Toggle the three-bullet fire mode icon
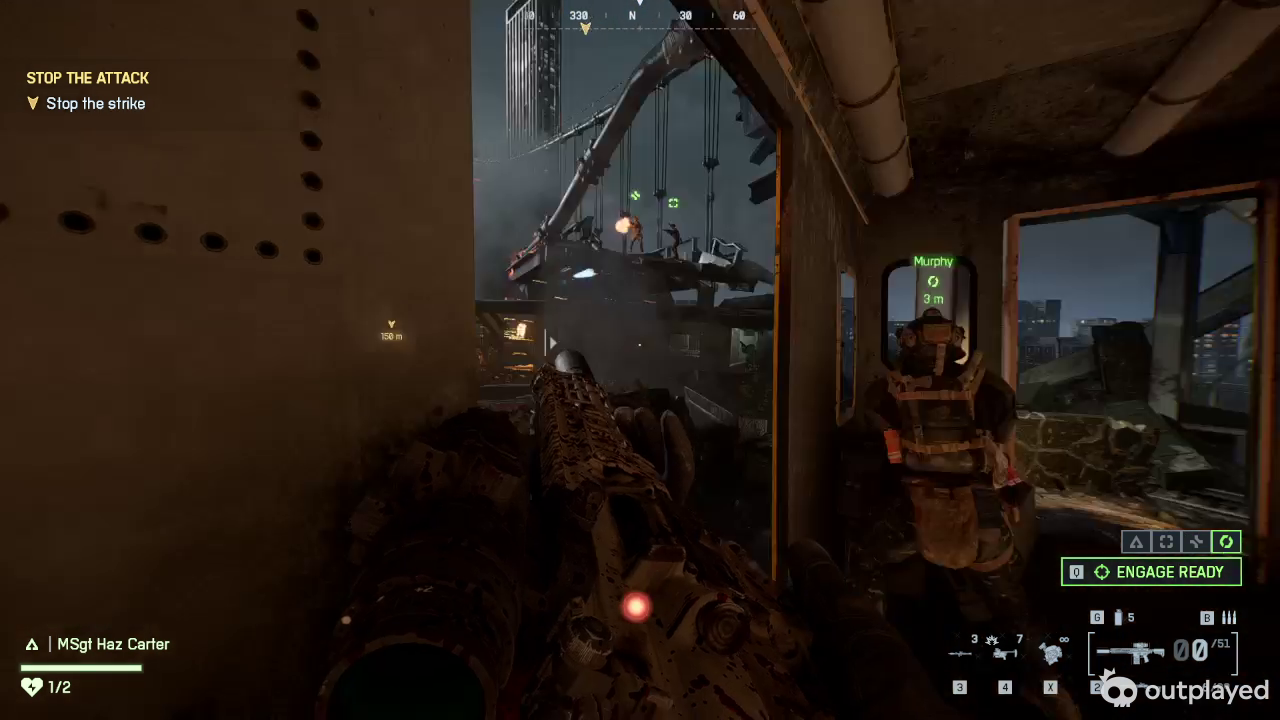The image size is (1280, 720). click(x=1230, y=618)
